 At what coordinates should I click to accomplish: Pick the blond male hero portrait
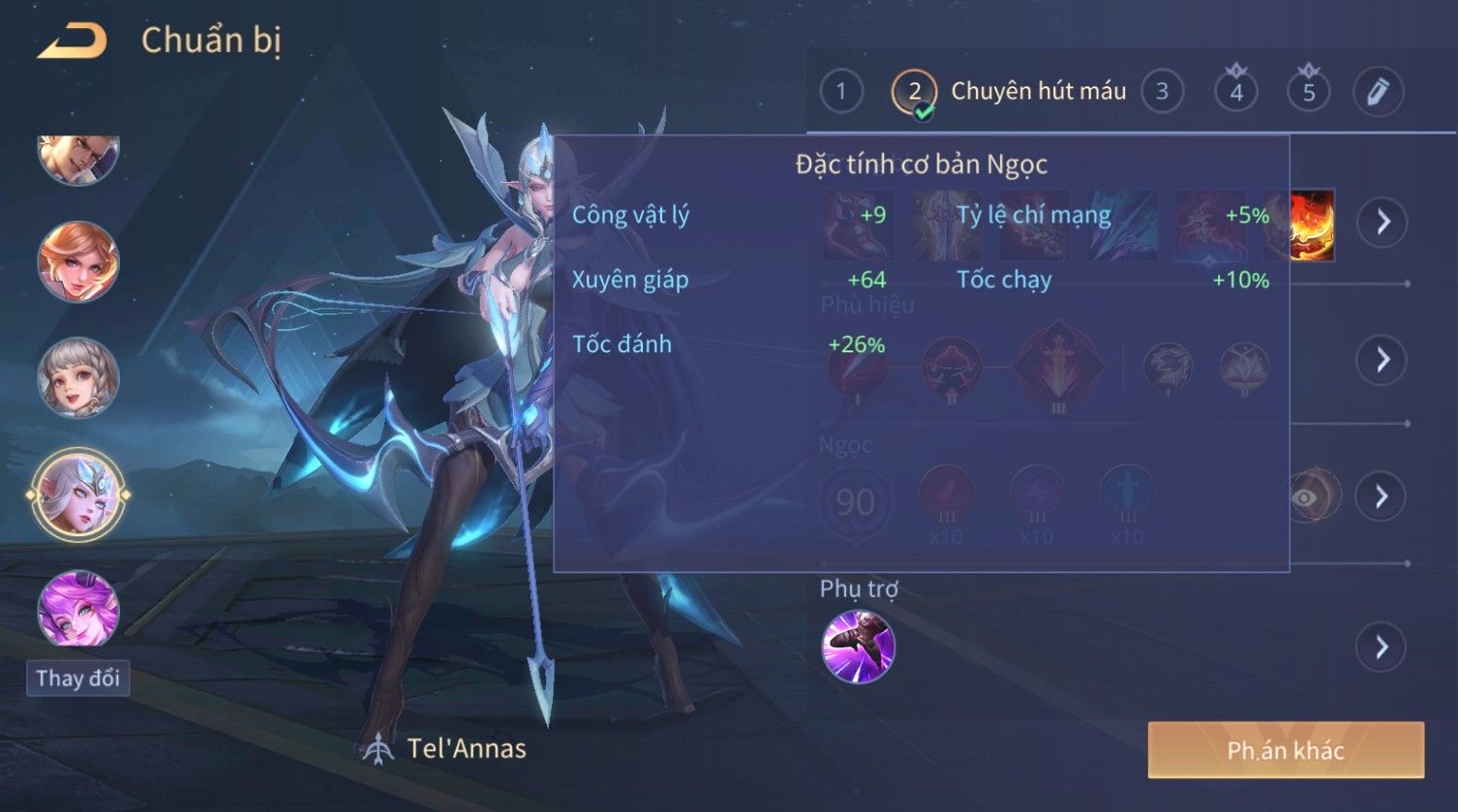77,158
